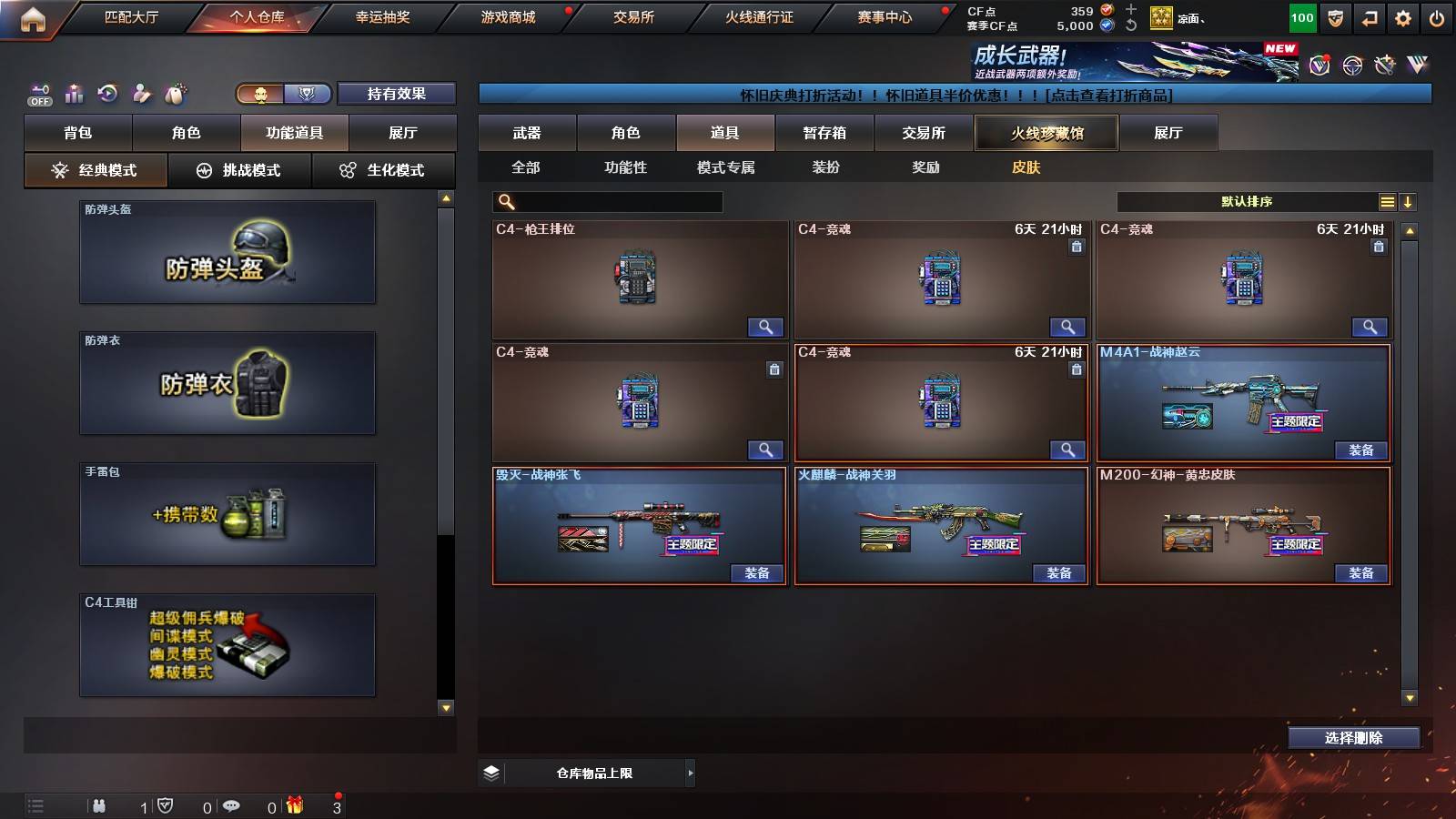
Task: Toggle the list view icon next to 默认排序
Action: click(1387, 201)
